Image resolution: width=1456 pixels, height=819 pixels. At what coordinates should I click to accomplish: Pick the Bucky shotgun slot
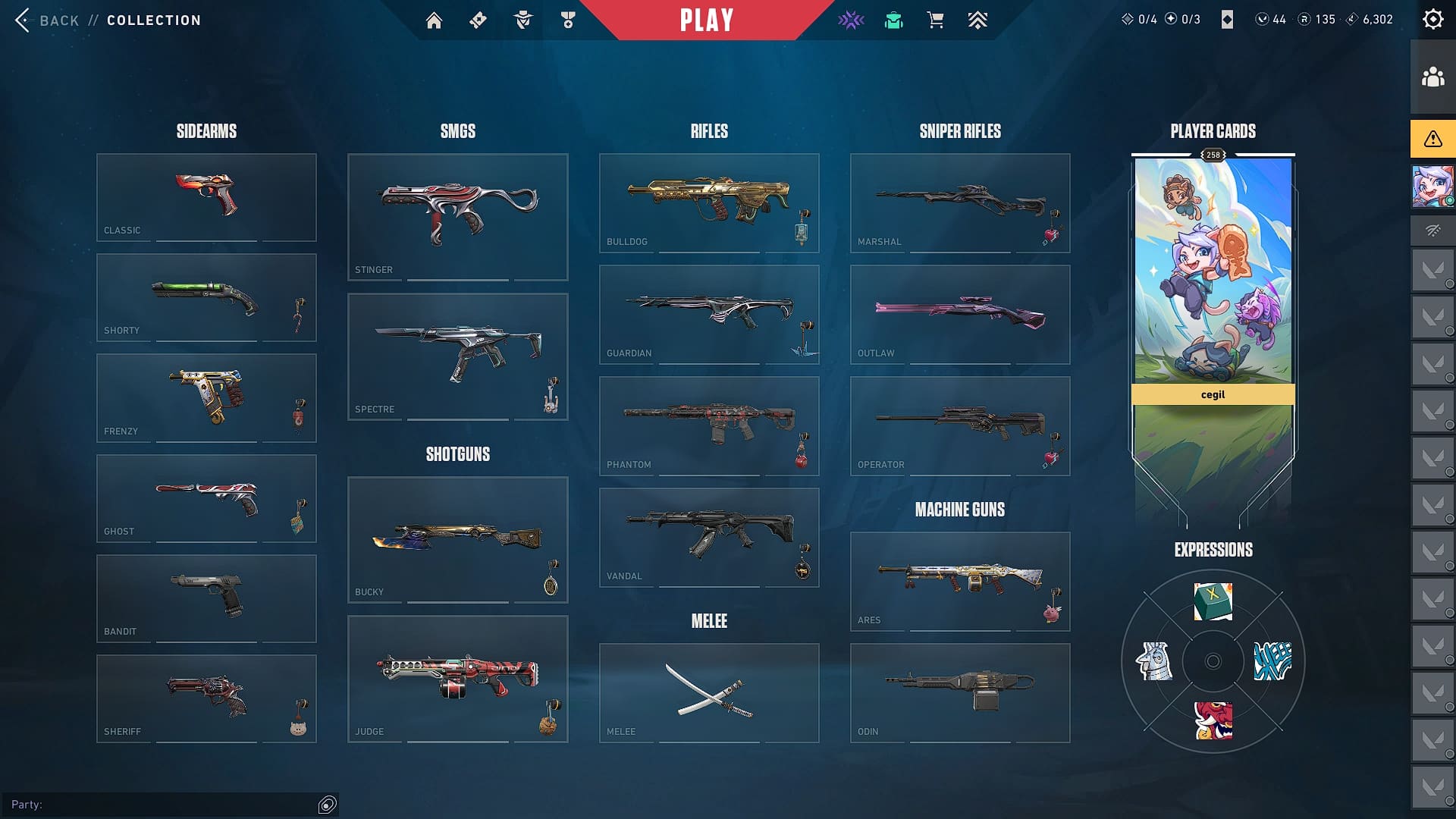tap(457, 539)
